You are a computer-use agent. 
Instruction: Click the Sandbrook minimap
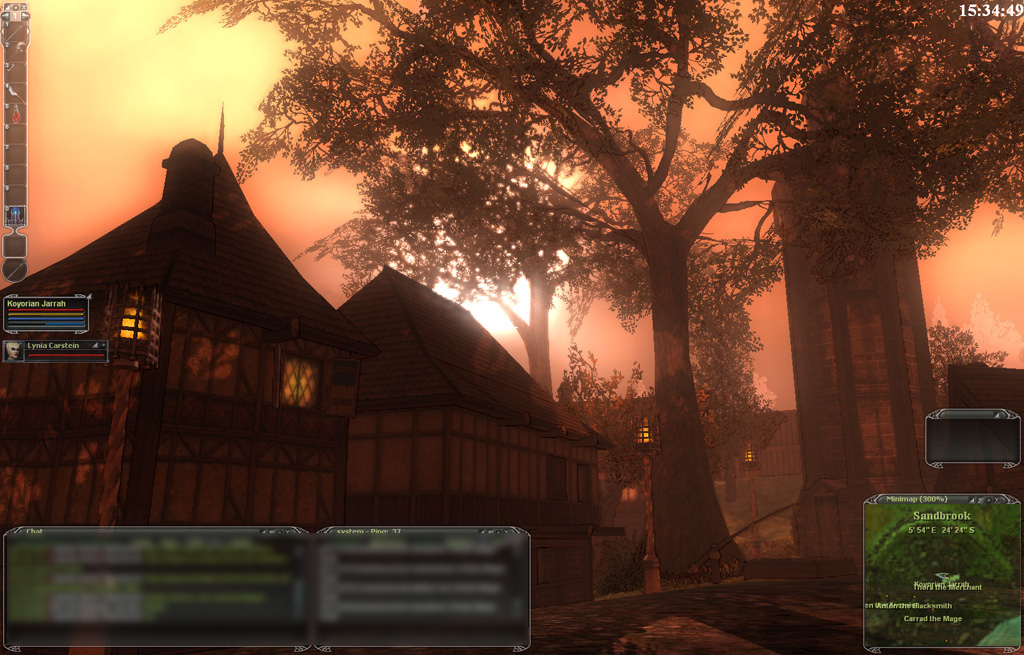pyautogui.click(x=941, y=560)
